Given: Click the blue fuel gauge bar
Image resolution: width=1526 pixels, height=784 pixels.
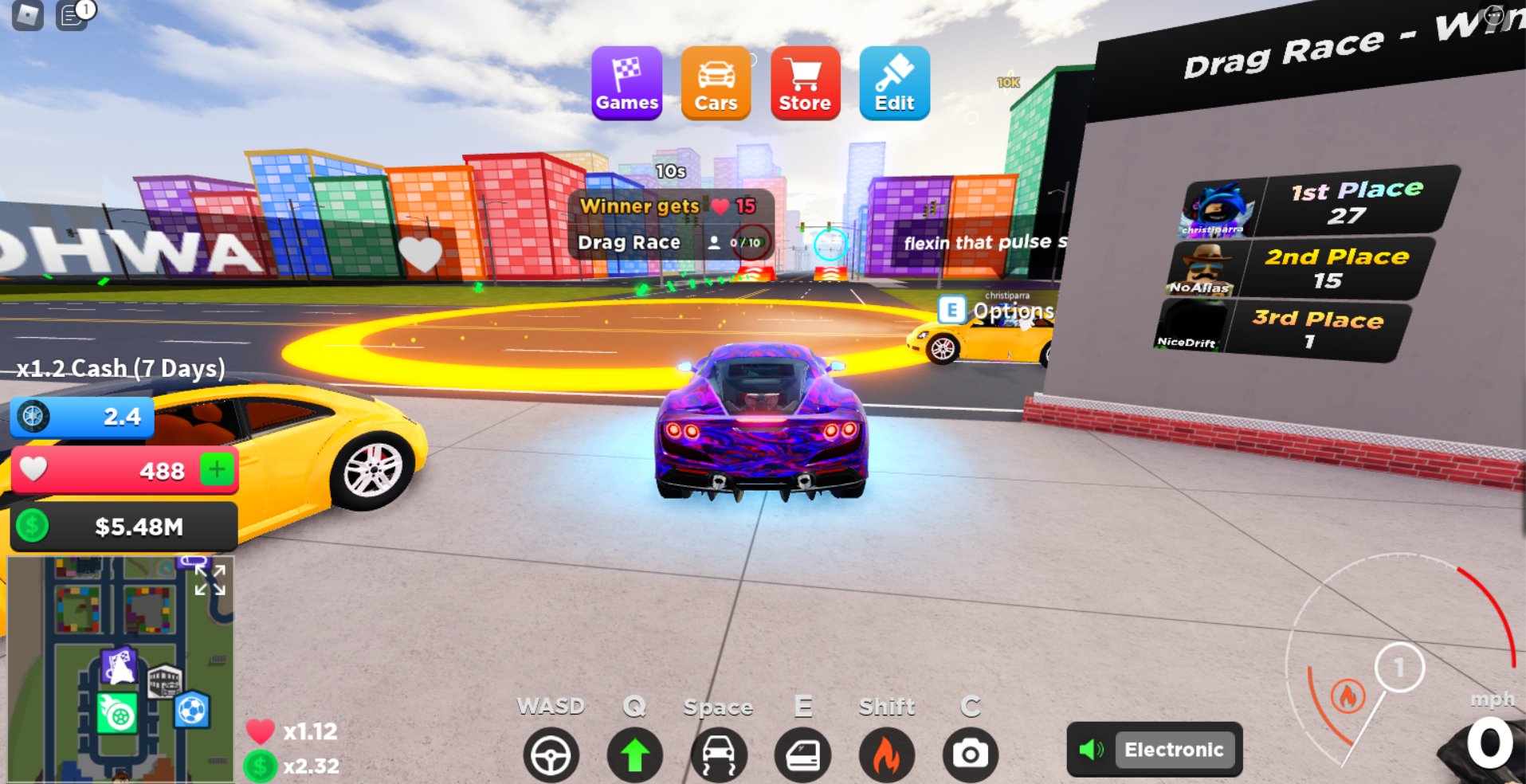Looking at the screenshot, I should 80,417.
